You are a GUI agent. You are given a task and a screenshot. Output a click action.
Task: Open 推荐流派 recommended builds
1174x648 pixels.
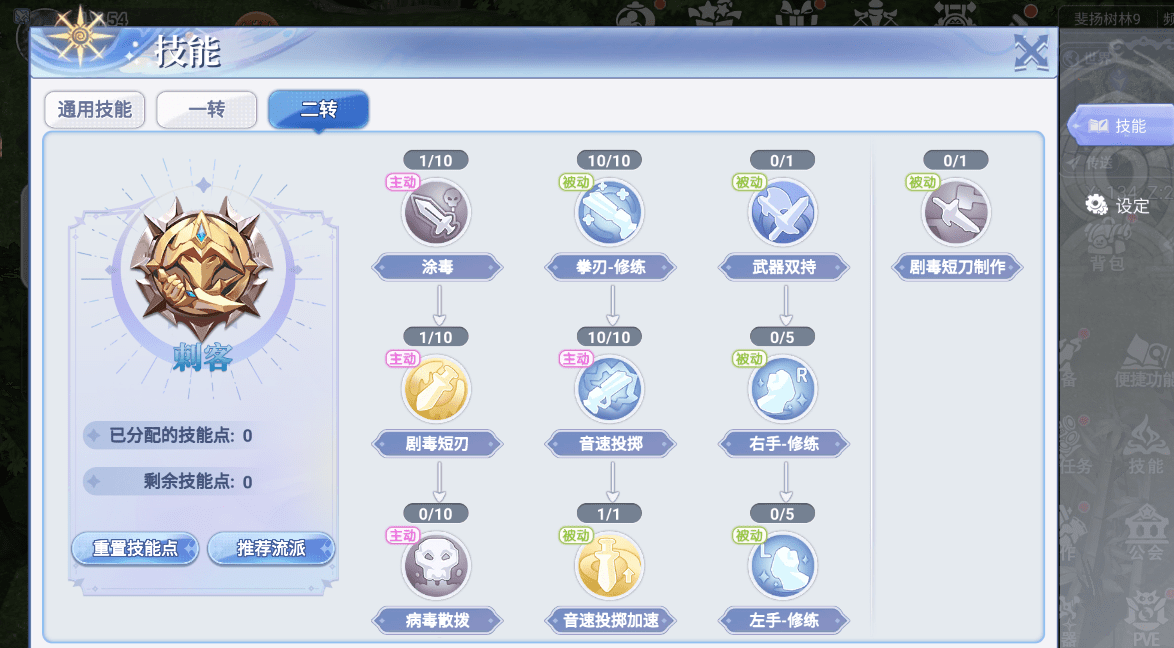(x=271, y=549)
